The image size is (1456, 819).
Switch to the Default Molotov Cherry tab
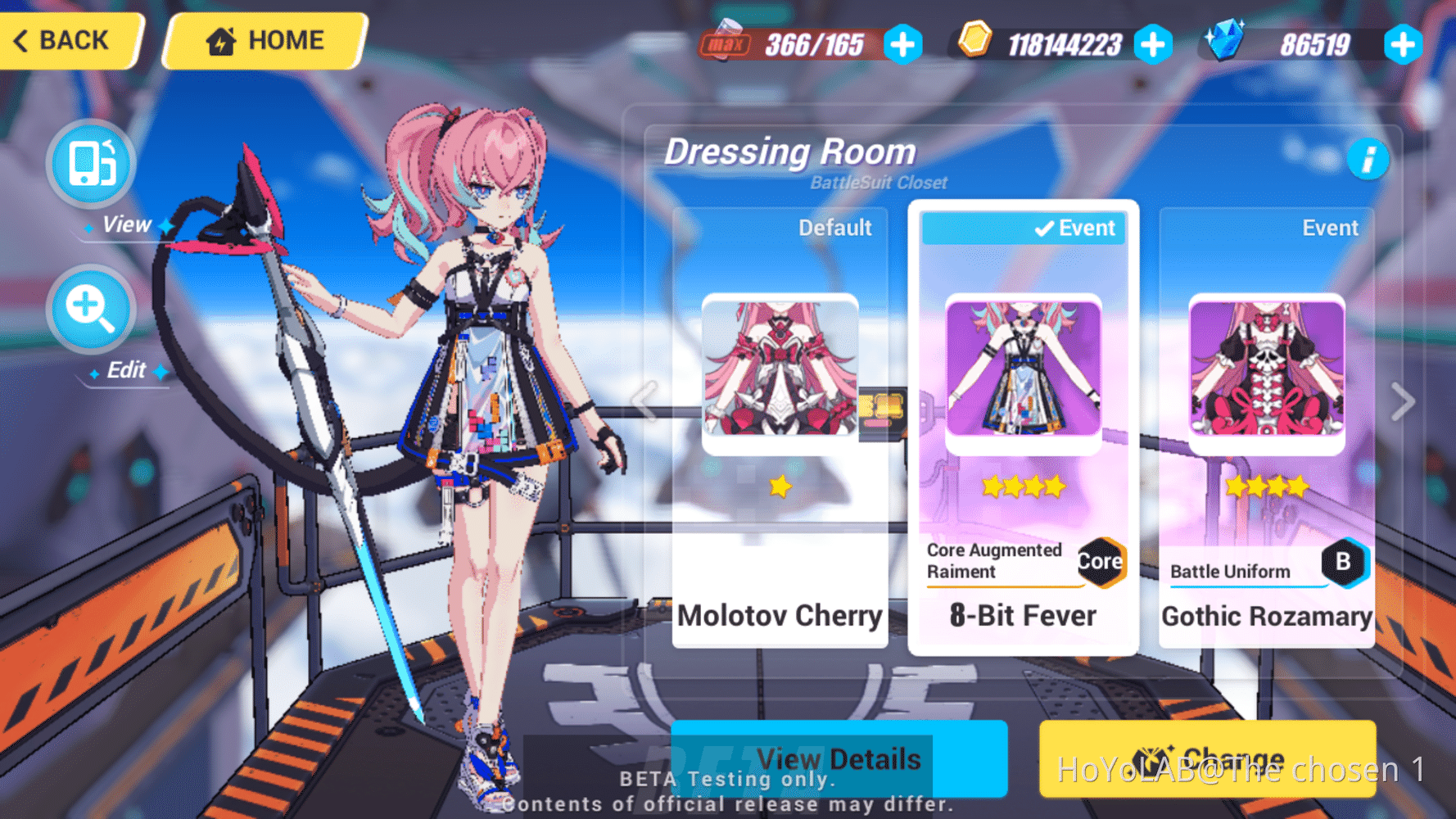tap(836, 228)
